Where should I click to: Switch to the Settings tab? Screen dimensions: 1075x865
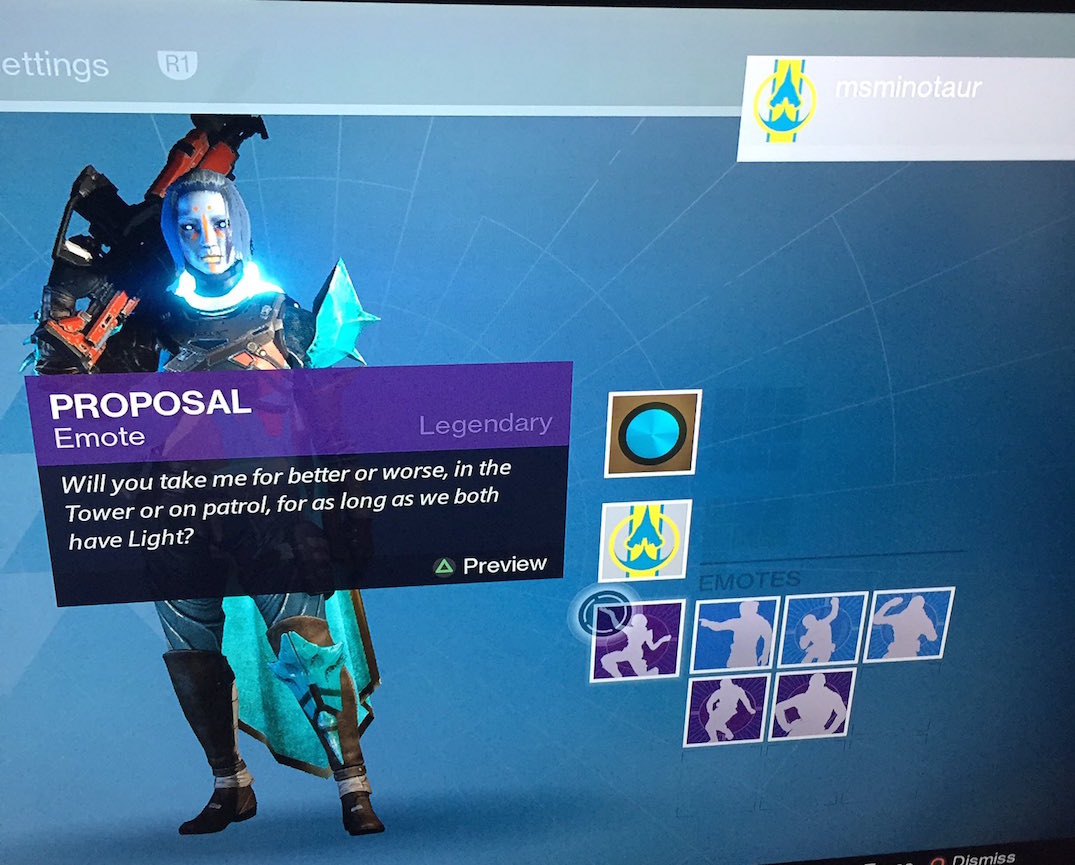55,66
